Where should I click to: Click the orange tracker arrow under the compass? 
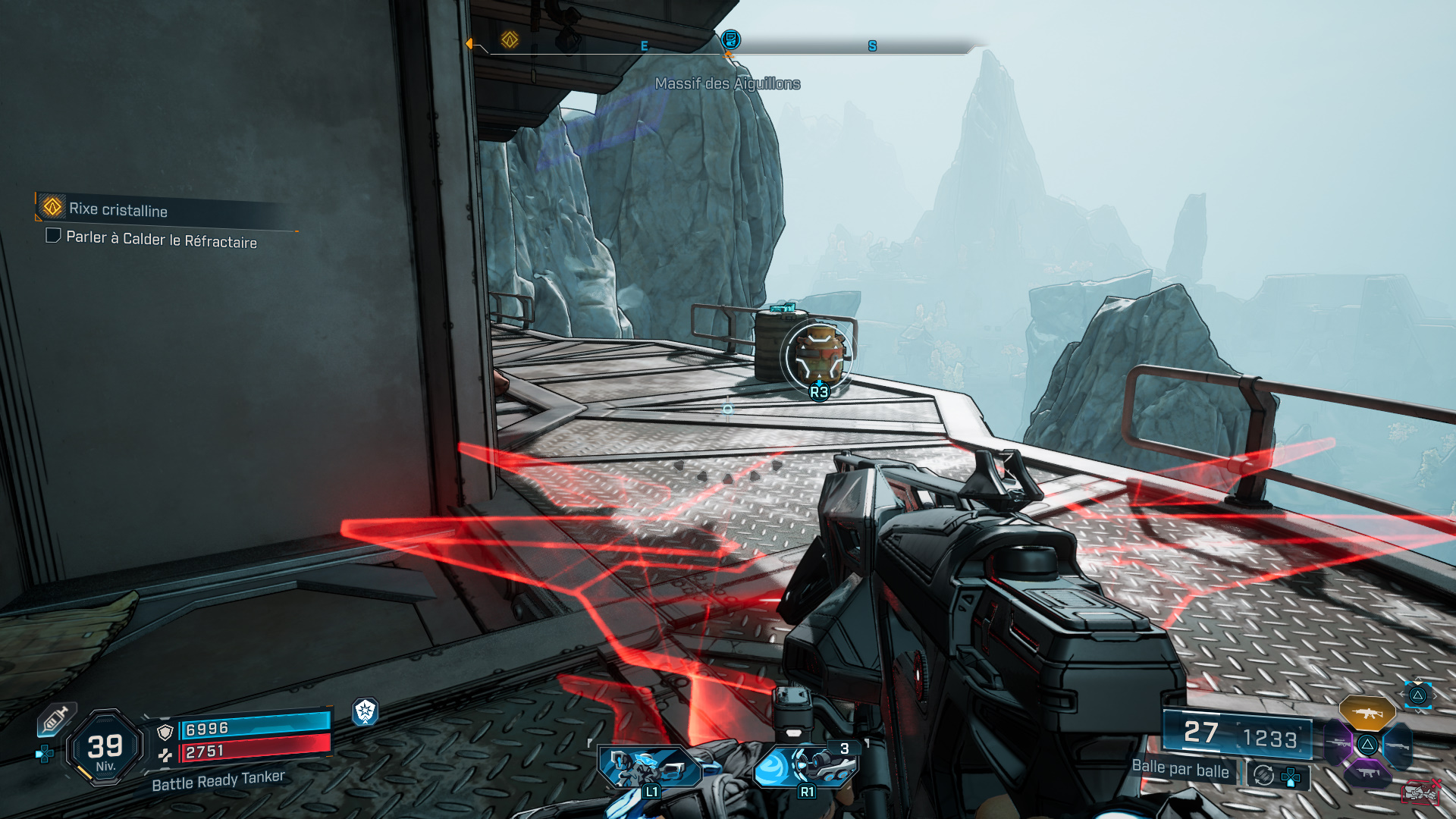730,54
